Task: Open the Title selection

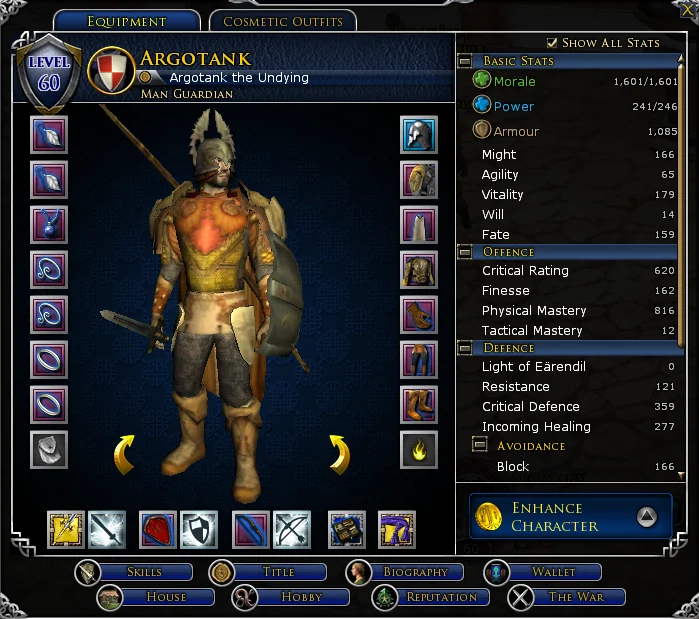Action: (x=277, y=572)
